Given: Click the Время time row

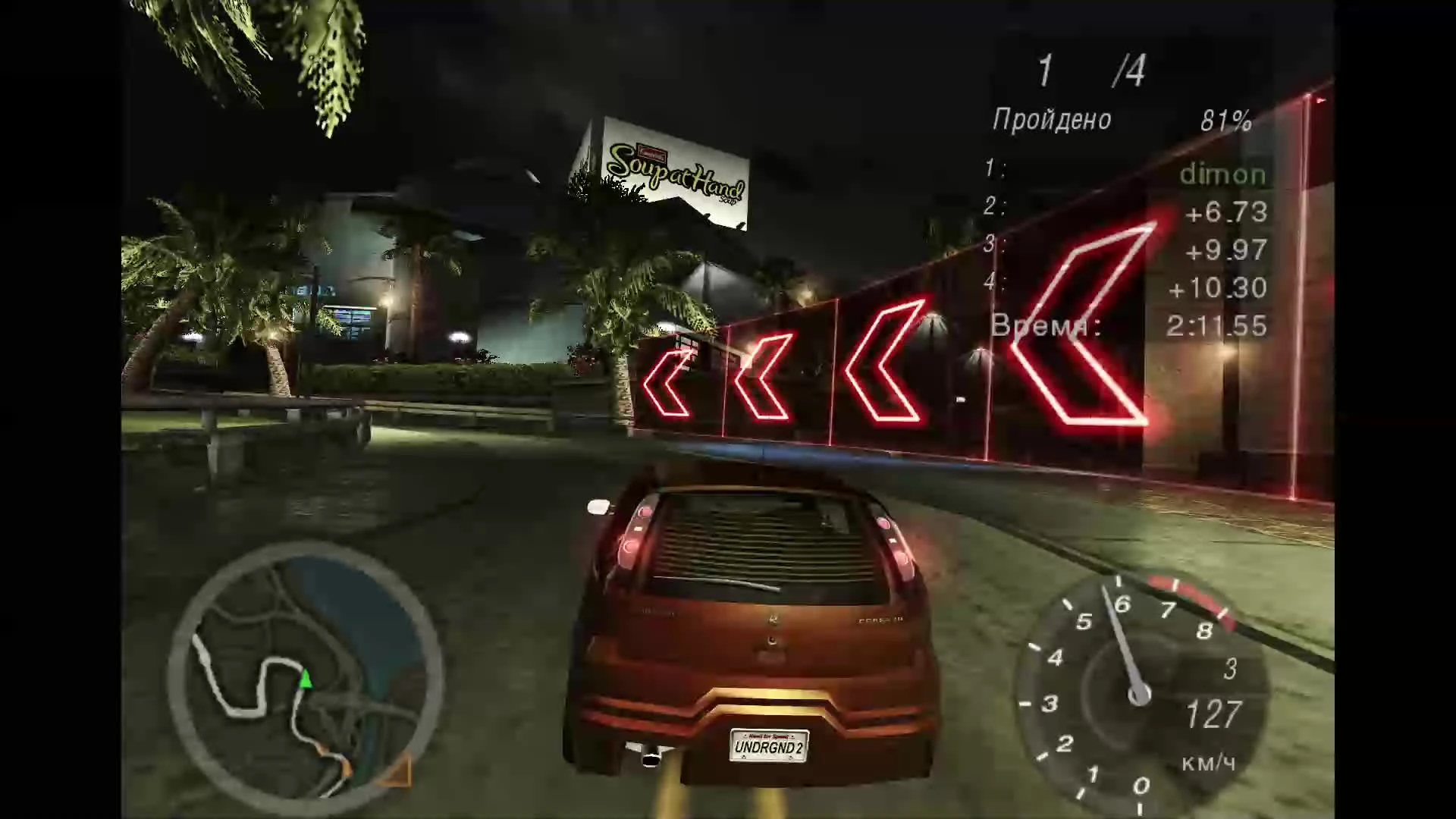Looking at the screenshot, I should point(1046,326).
